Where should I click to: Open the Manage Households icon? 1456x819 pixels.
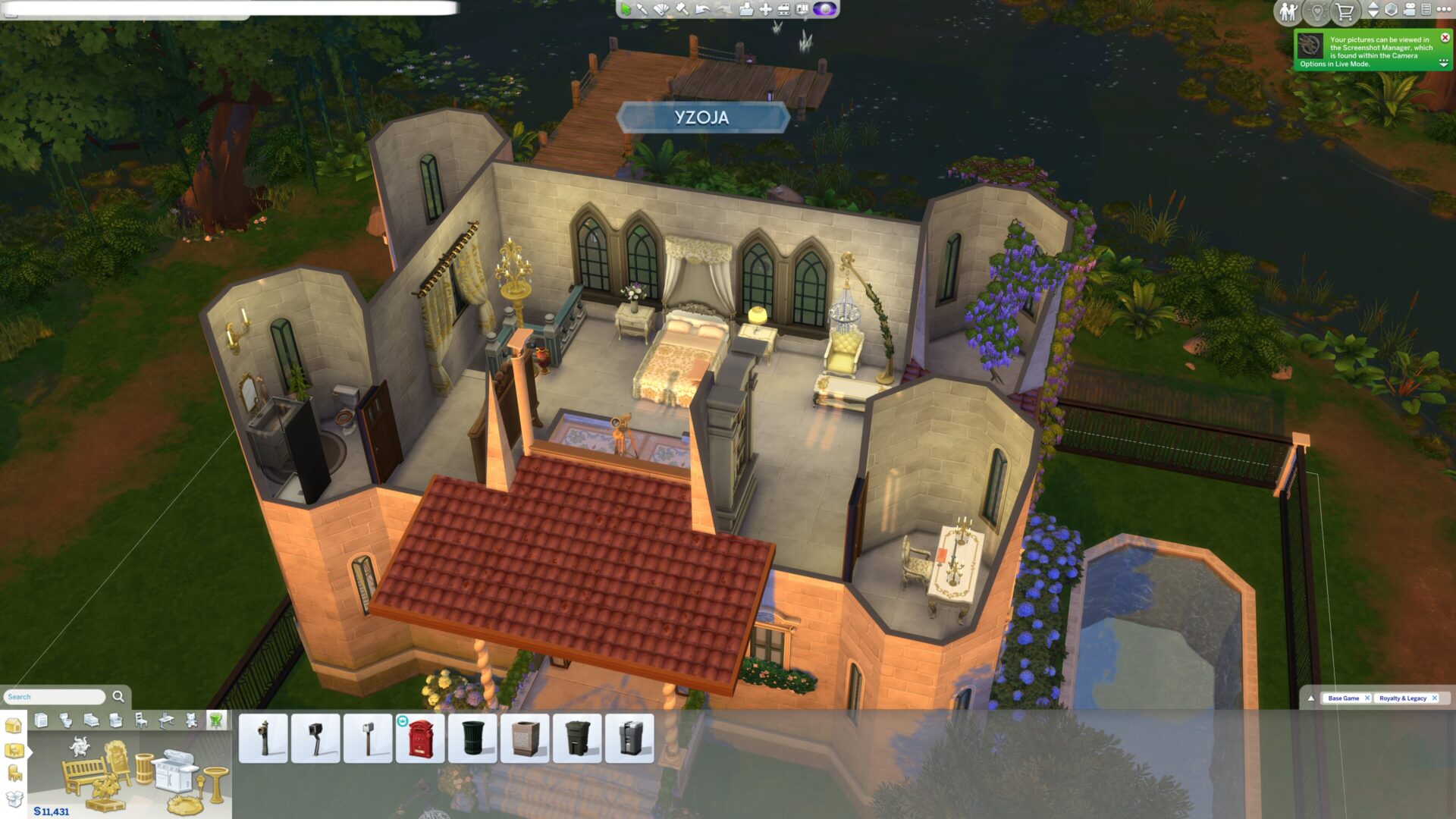click(1288, 11)
